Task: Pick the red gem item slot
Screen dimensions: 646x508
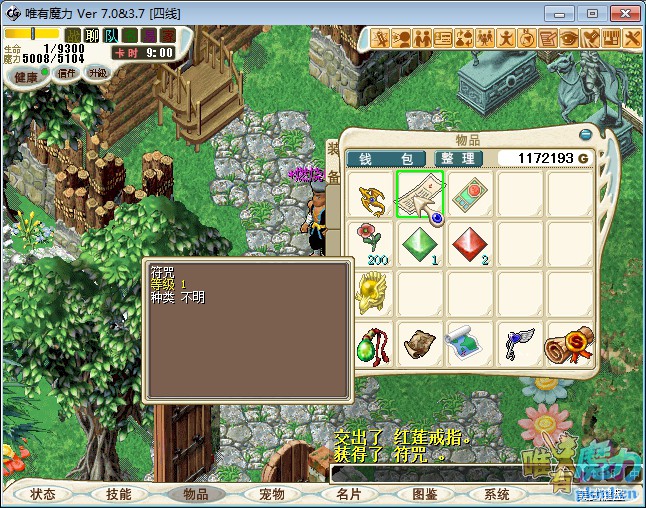Action: point(470,243)
